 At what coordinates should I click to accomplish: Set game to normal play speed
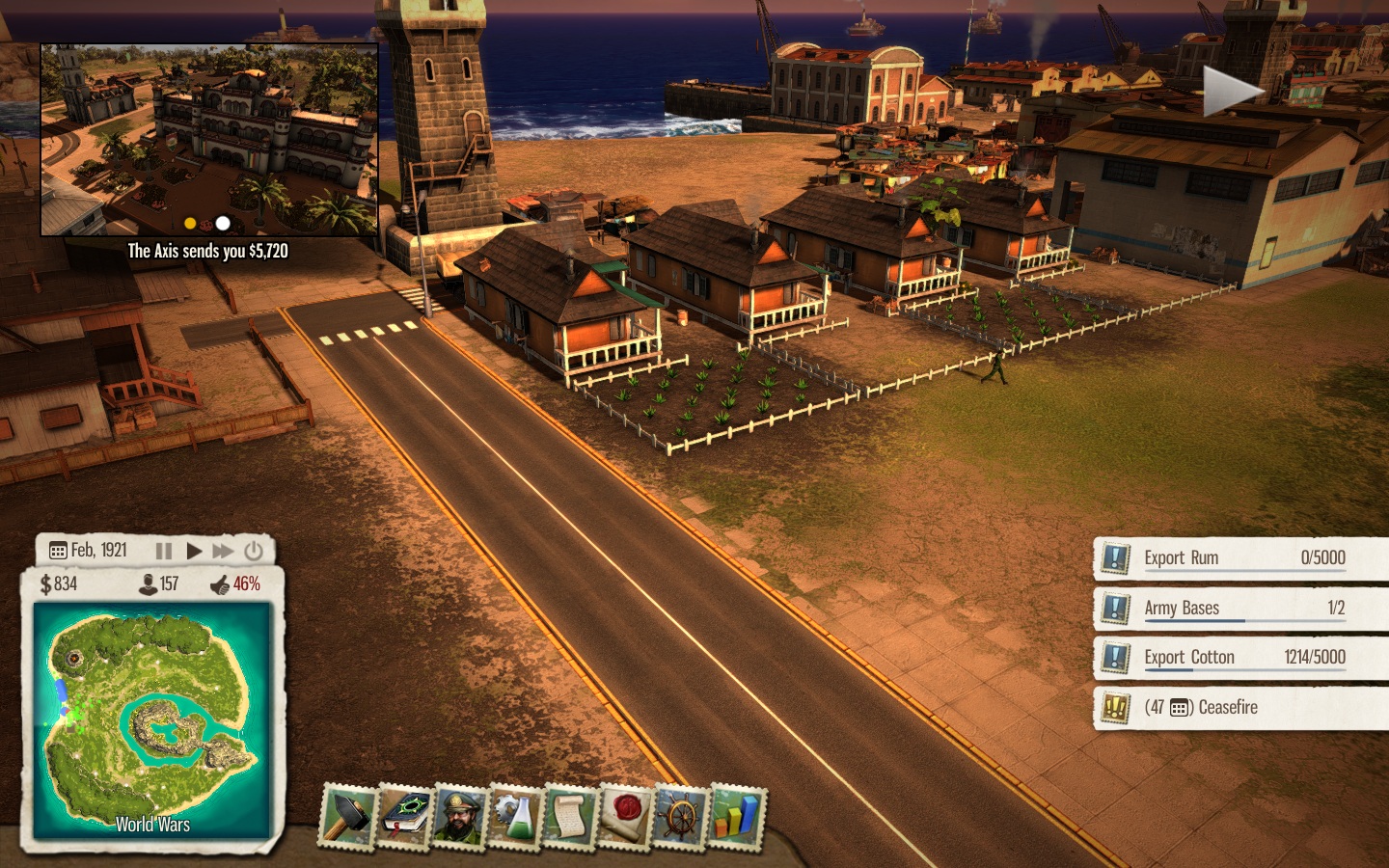[194, 551]
